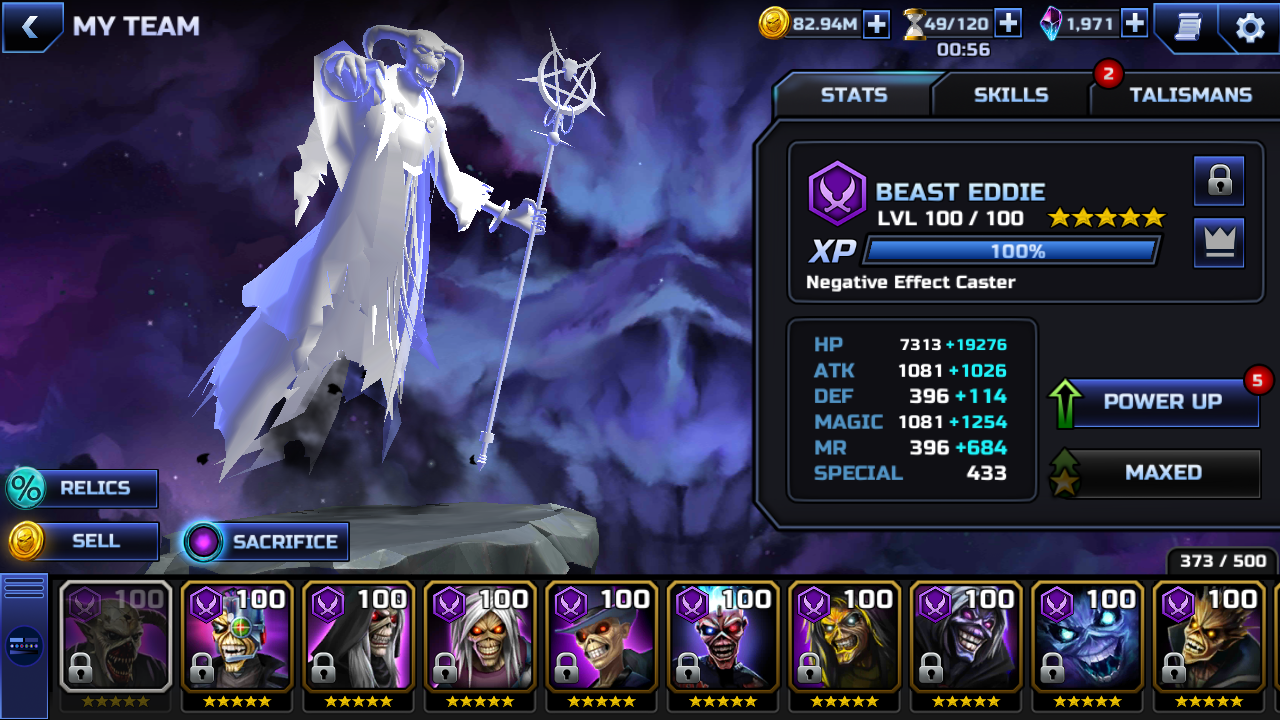
Task: Click the crown button beside the XP bar
Action: click(x=1219, y=243)
